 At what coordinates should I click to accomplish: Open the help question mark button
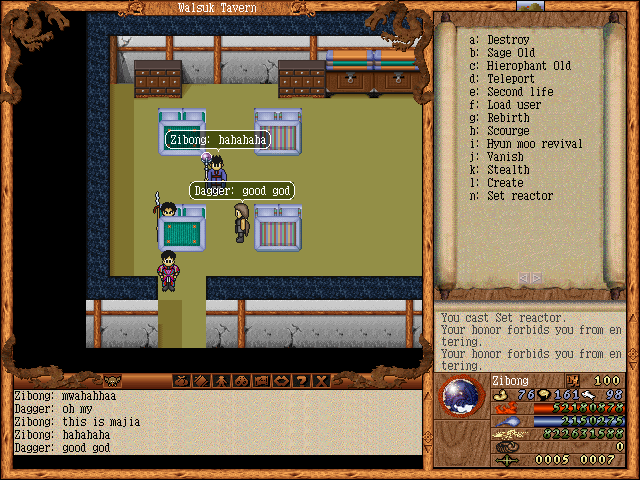(x=301, y=380)
